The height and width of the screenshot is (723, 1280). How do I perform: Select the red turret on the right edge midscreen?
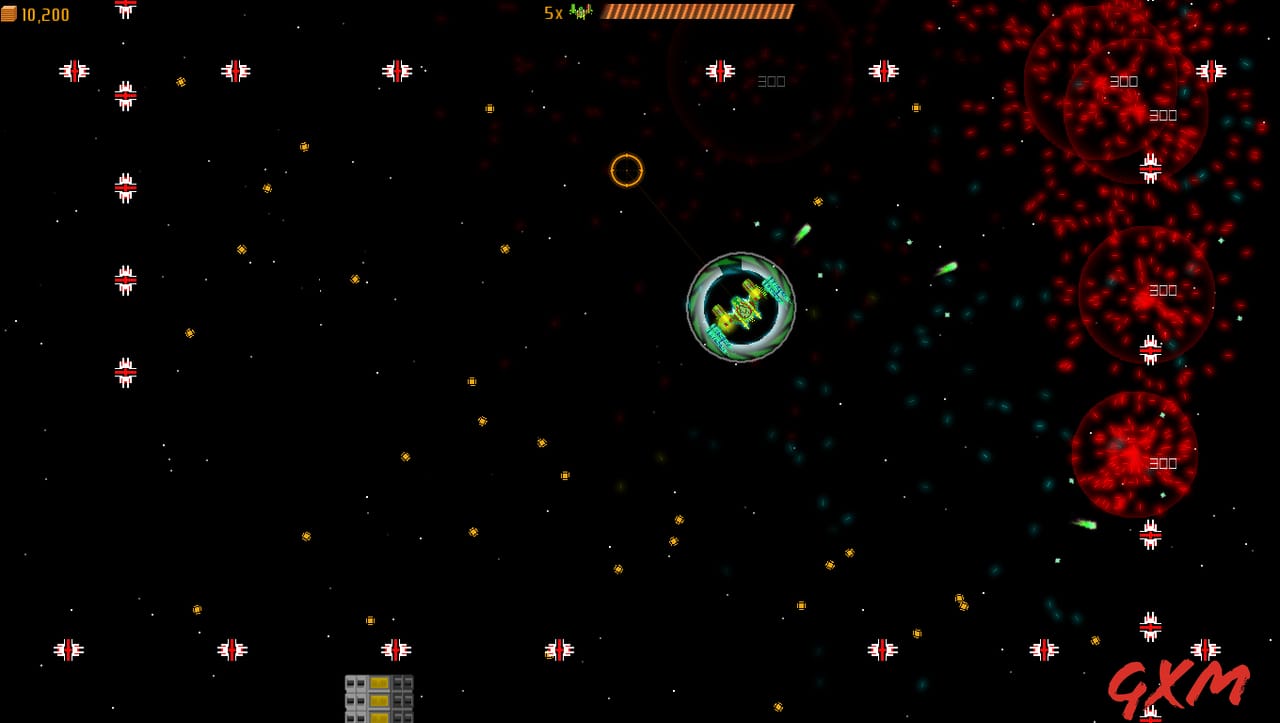click(x=1148, y=350)
